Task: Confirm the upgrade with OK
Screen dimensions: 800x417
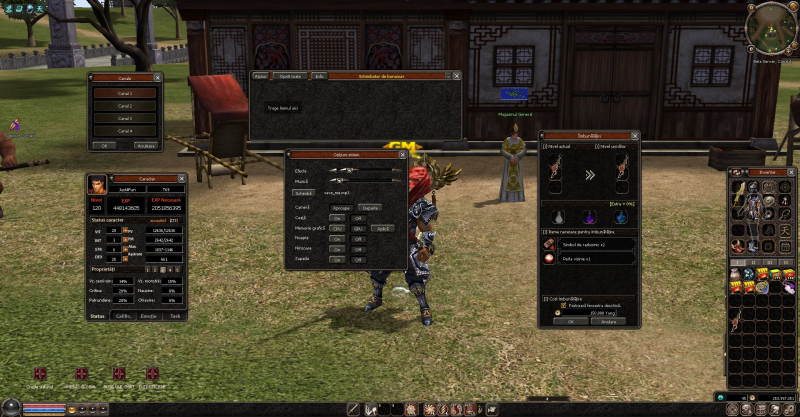Action: (x=570, y=322)
